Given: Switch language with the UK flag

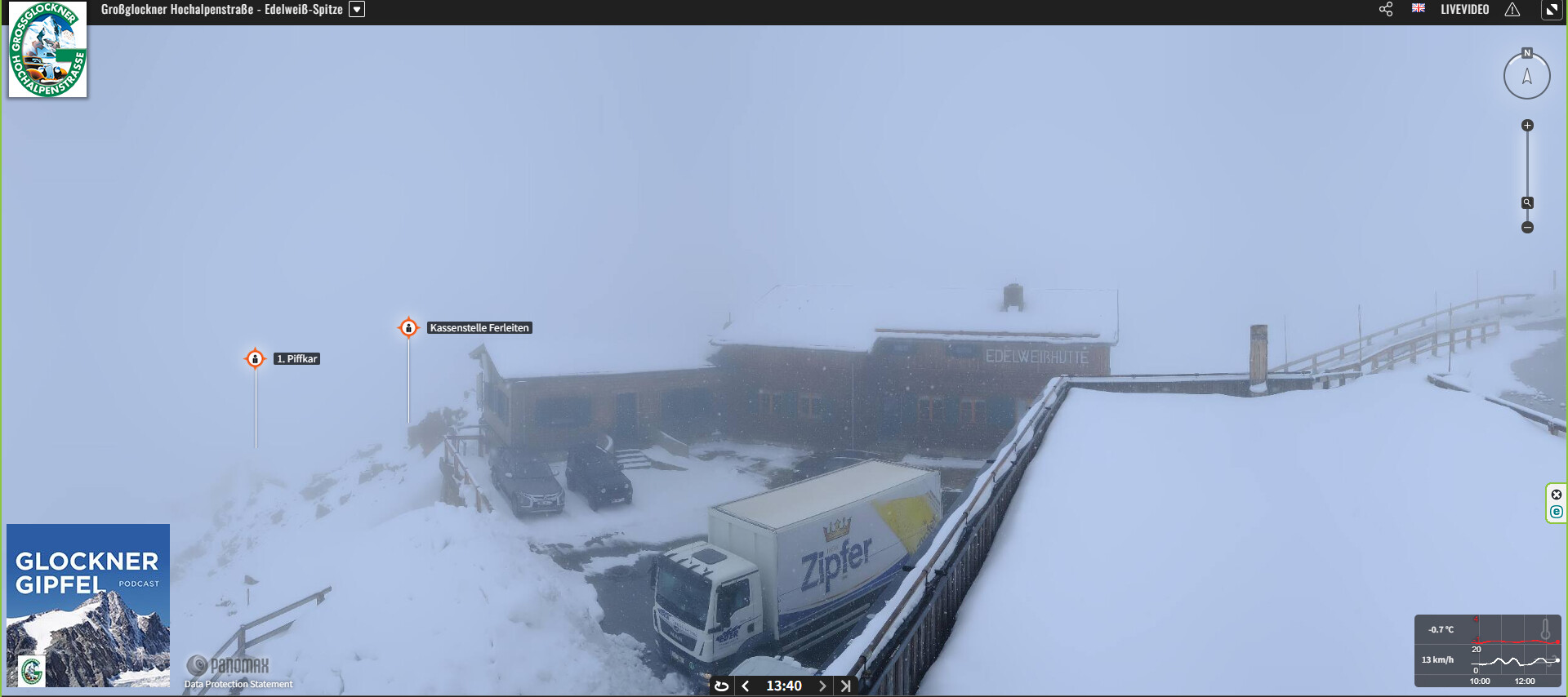Looking at the screenshot, I should (1419, 9).
